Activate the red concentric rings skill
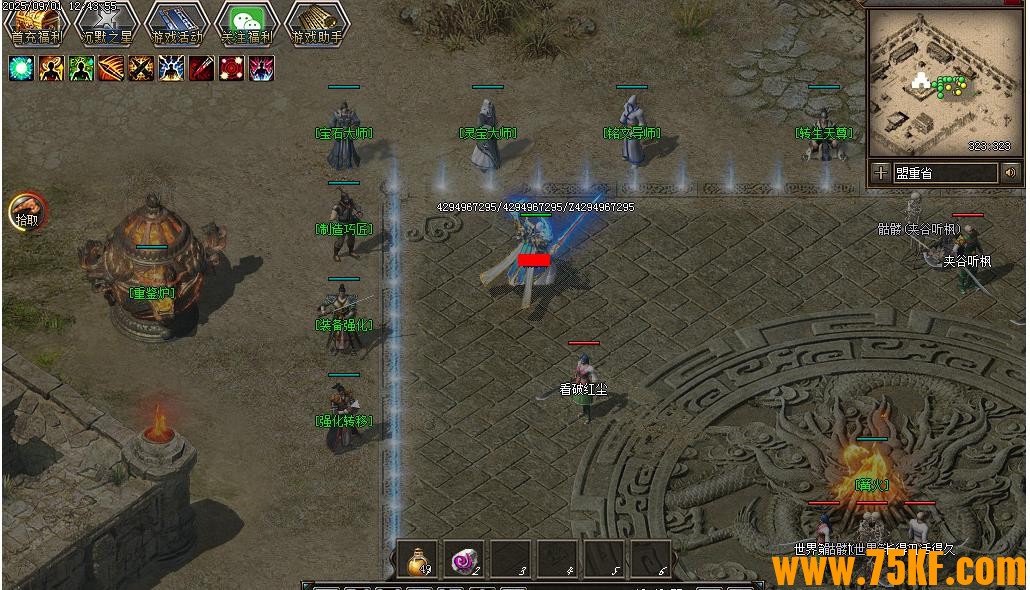 (x=231, y=68)
